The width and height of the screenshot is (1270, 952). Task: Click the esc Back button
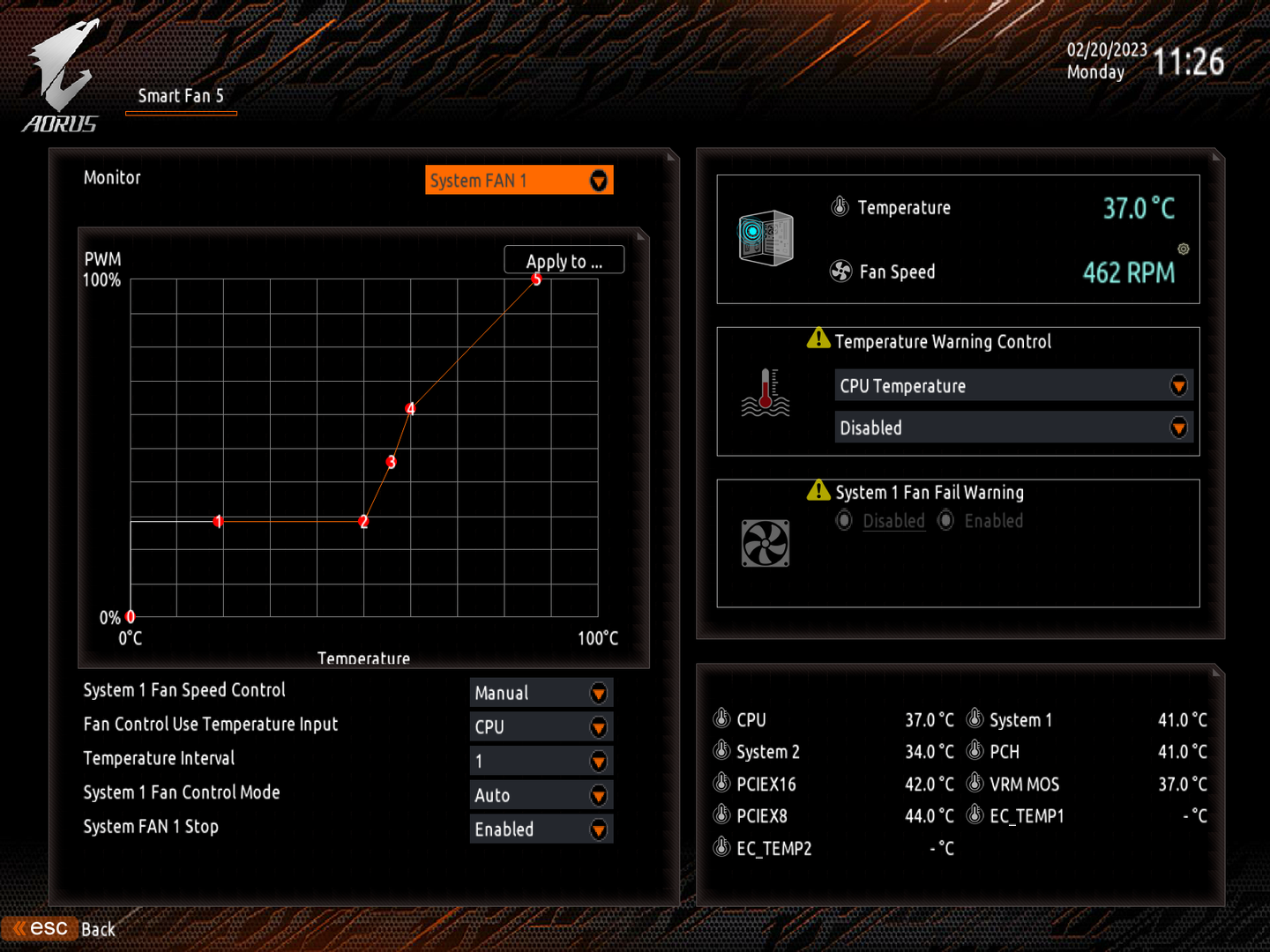coord(62,929)
